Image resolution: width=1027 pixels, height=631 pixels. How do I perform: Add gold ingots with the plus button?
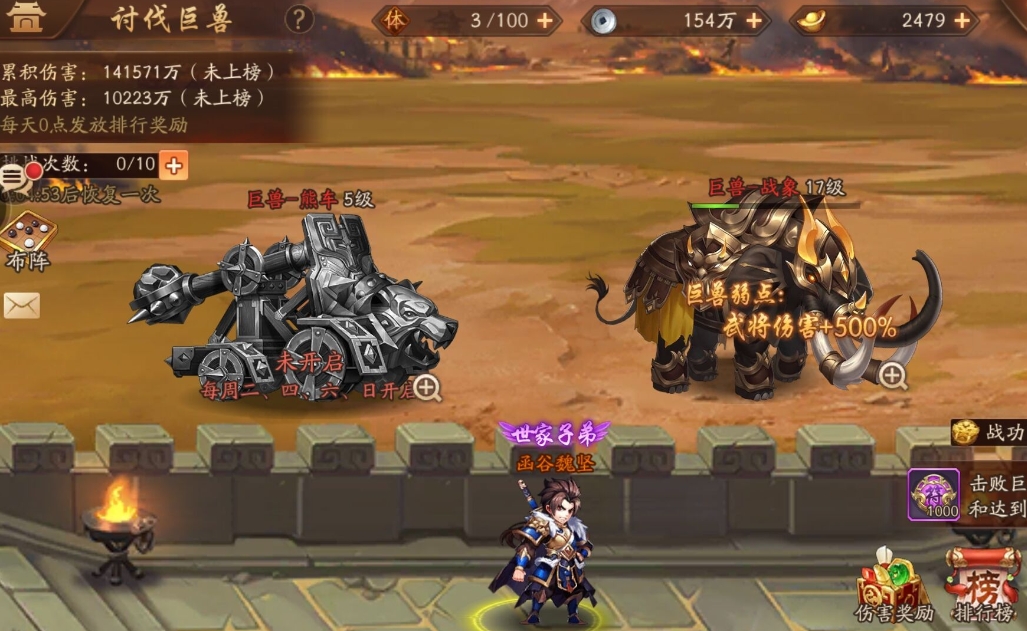pos(962,20)
